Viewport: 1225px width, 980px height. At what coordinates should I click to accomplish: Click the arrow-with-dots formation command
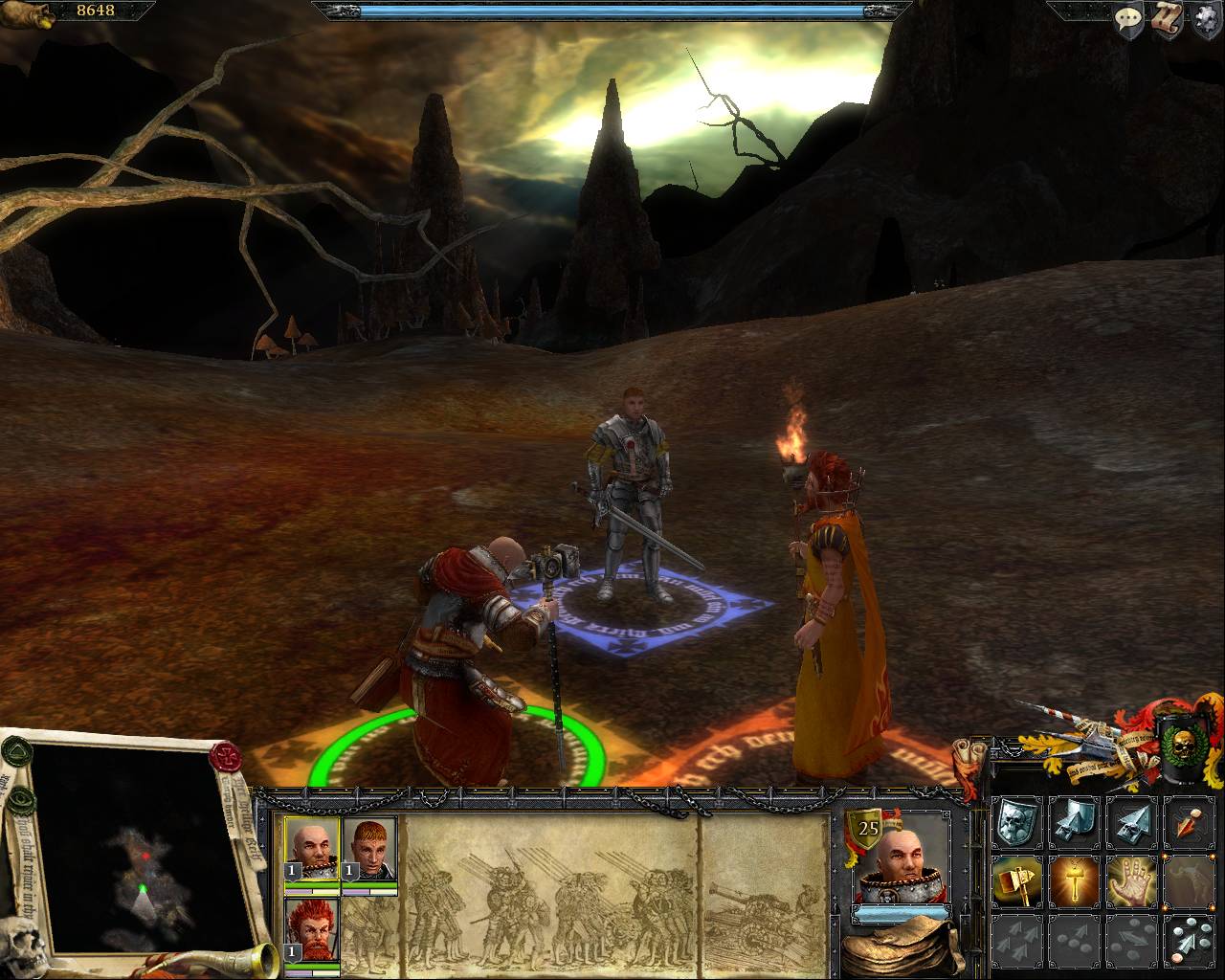[1190, 939]
